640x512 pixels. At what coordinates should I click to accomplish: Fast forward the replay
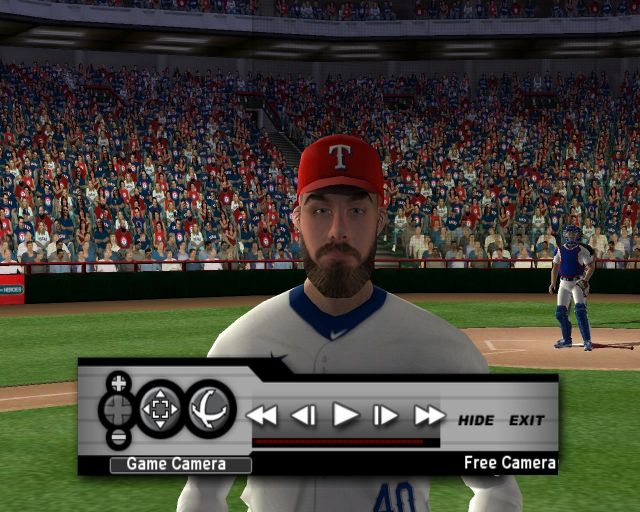pyautogui.click(x=429, y=415)
